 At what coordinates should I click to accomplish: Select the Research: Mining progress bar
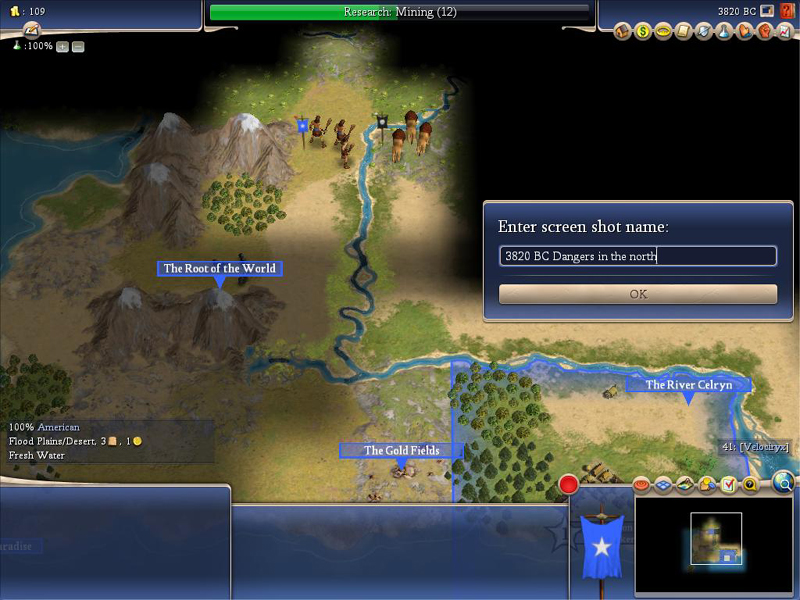(x=400, y=12)
